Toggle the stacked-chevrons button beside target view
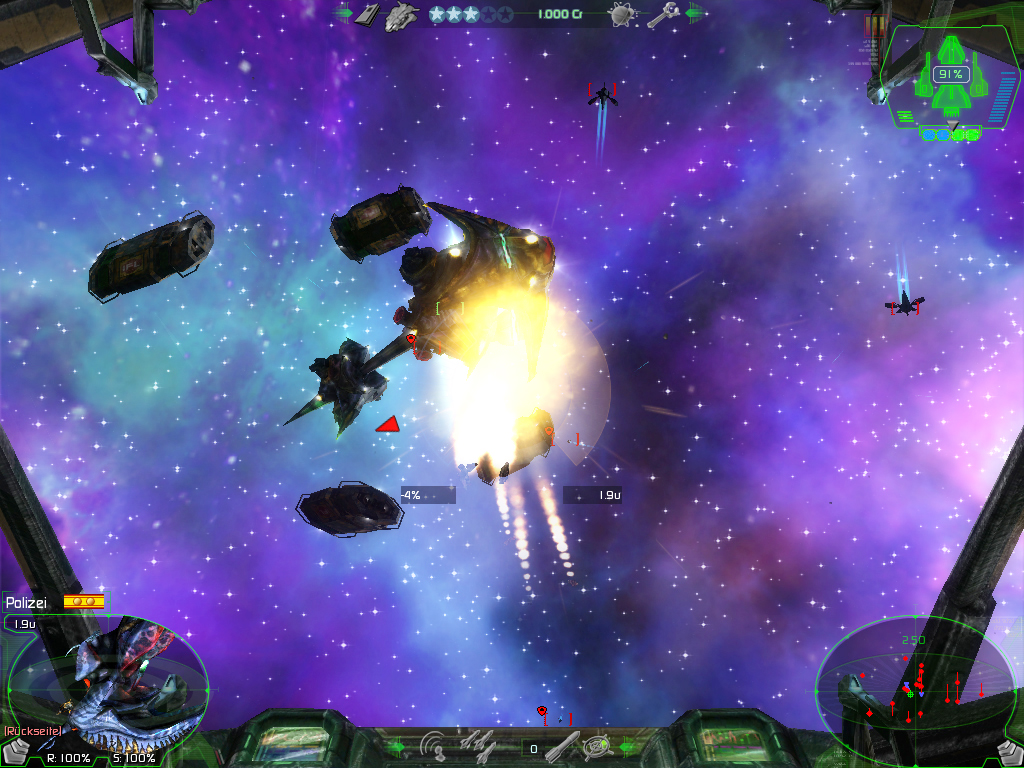This screenshot has height=768, width=1024. (x=13, y=751)
